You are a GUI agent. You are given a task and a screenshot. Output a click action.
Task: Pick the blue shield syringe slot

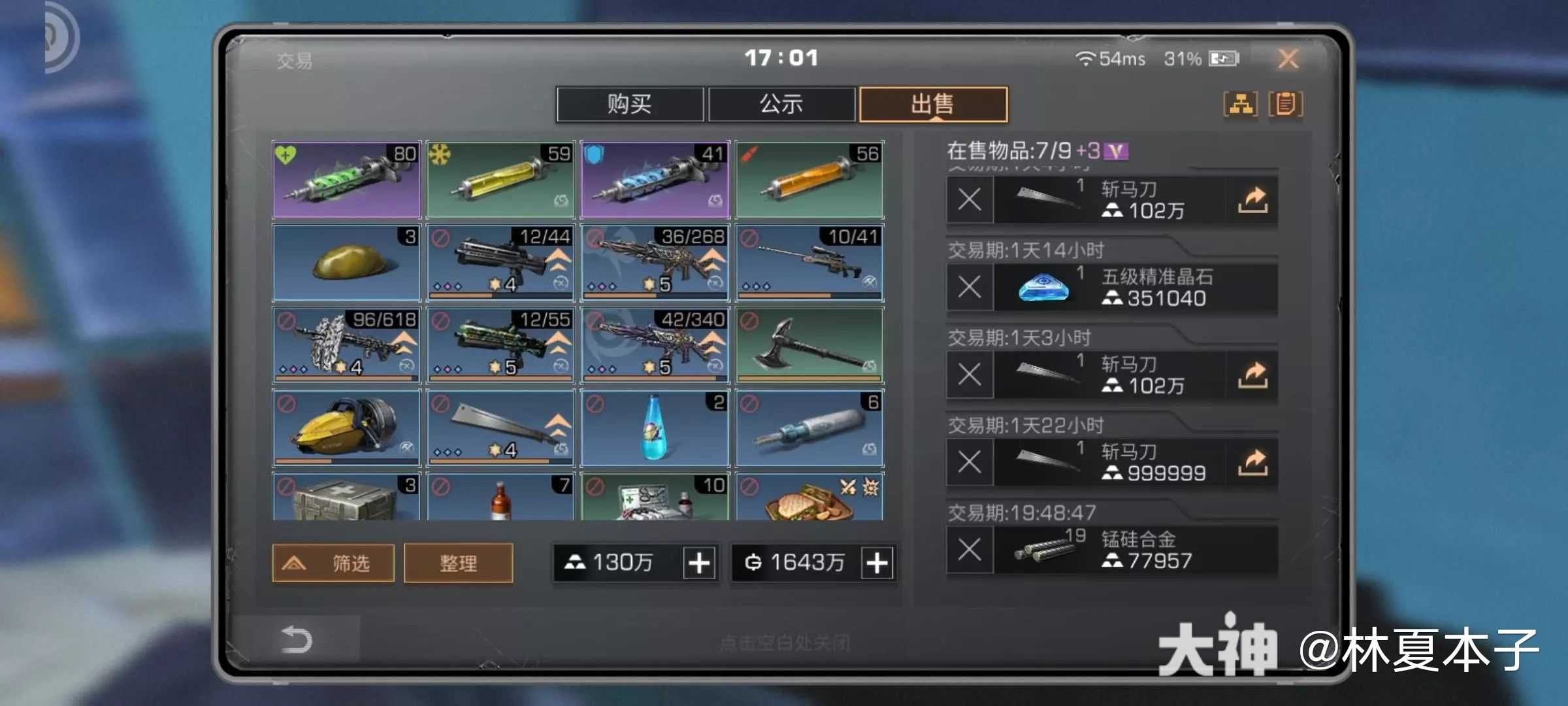655,180
